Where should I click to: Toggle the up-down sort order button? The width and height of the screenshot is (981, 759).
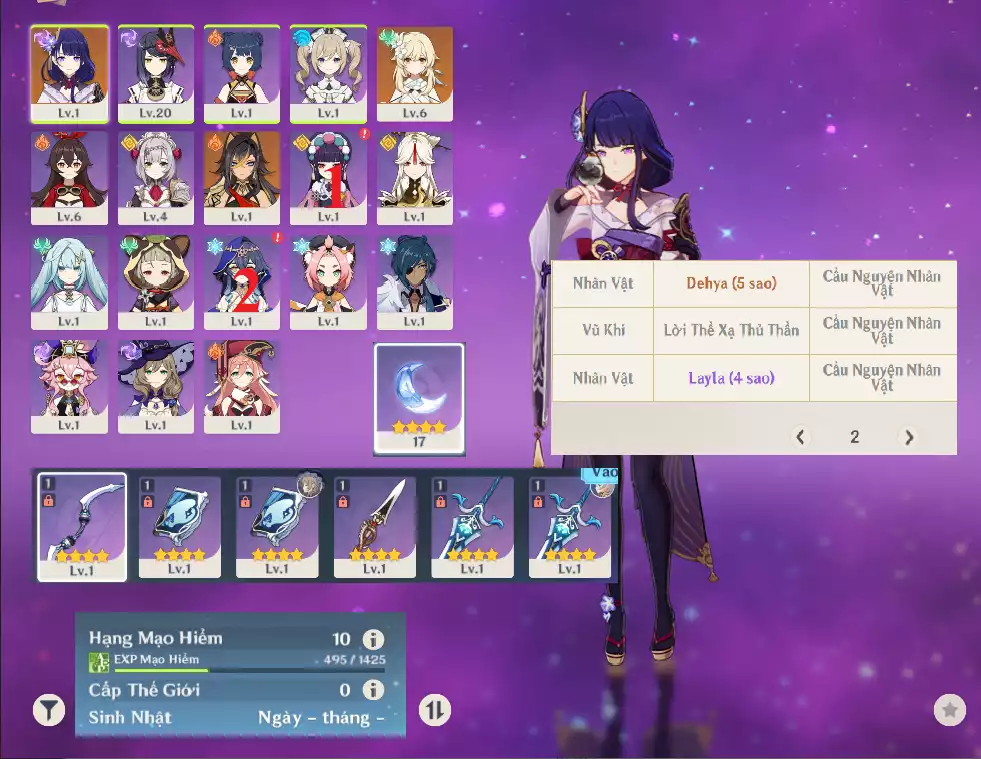[x=435, y=711]
